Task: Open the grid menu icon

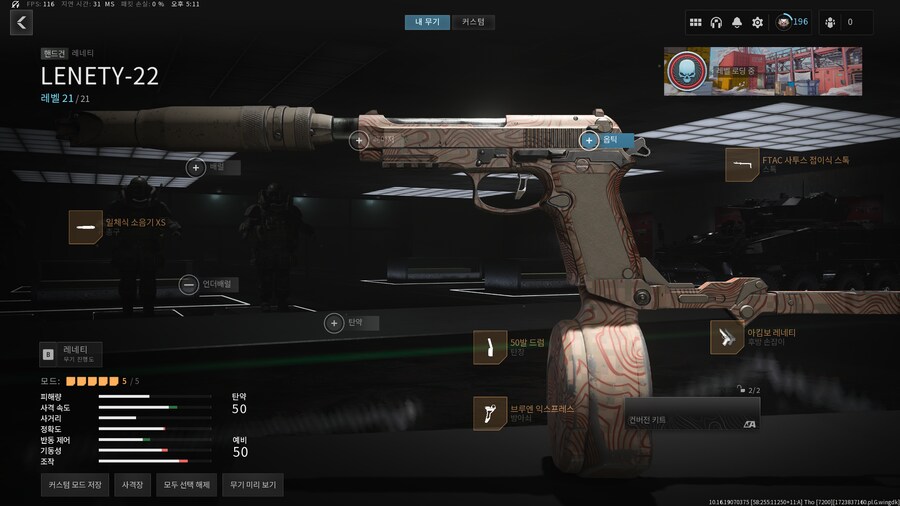Action: point(695,22)
